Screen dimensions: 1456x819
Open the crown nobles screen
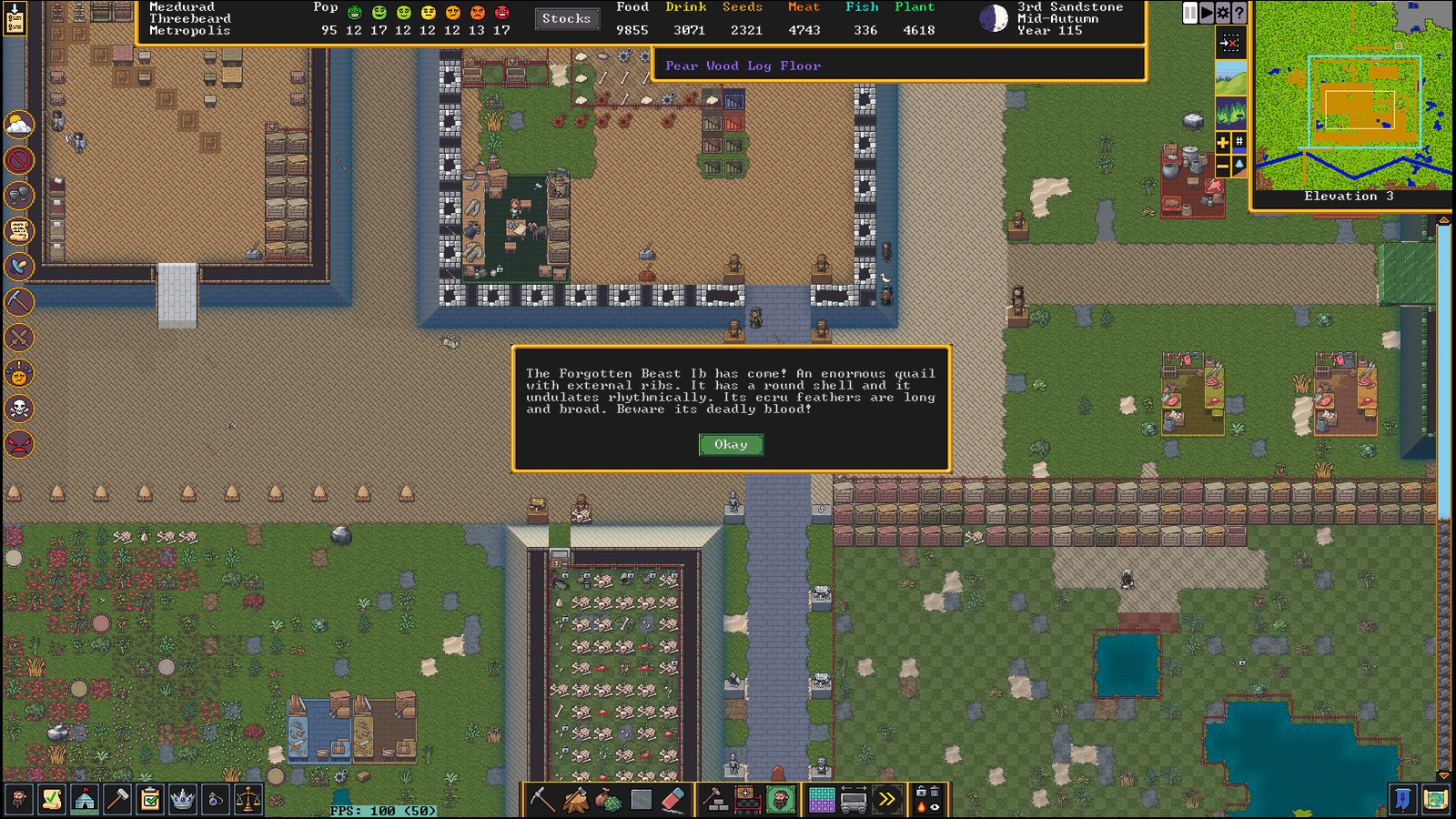183,800
